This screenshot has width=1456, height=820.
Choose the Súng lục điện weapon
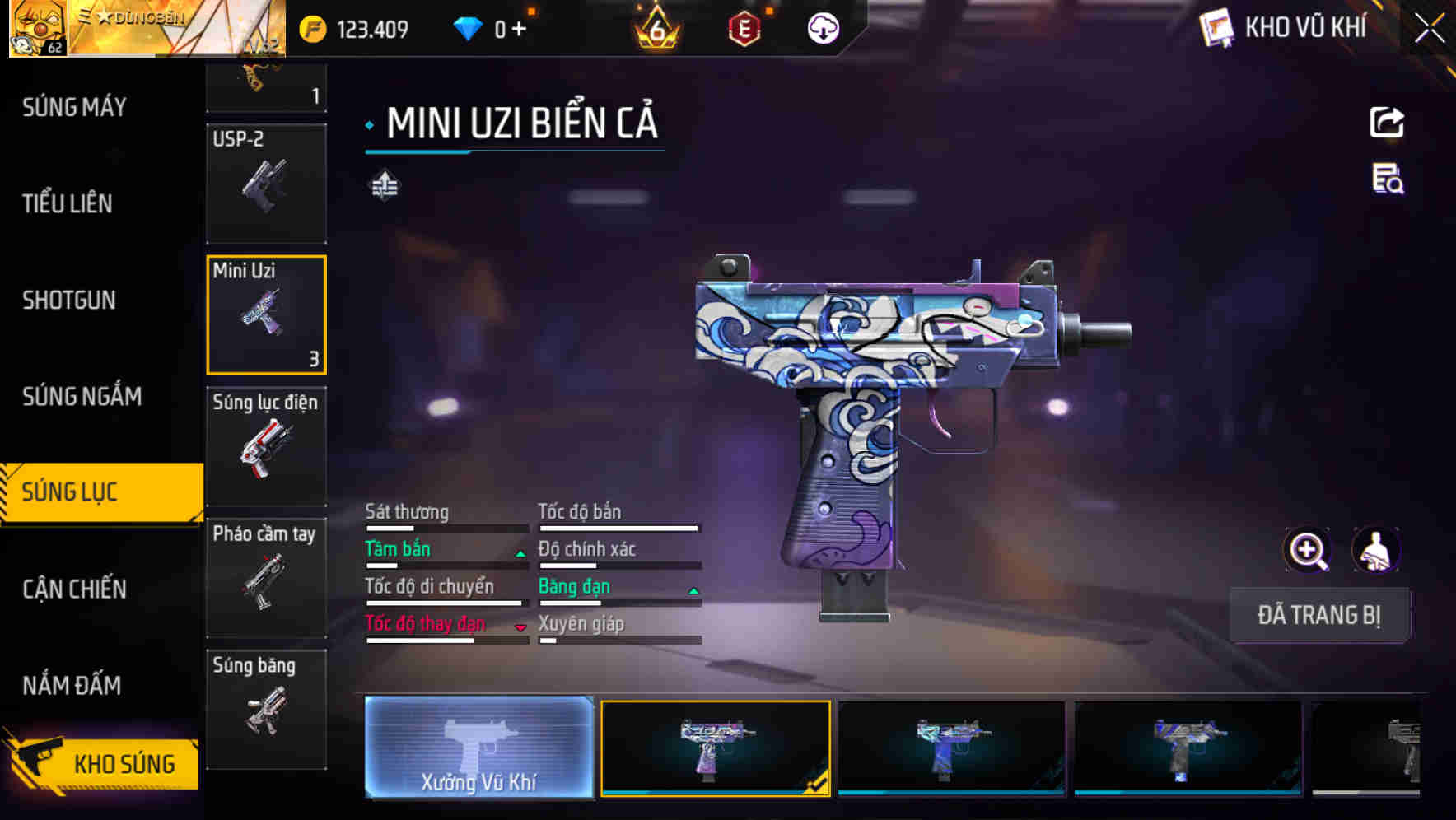click(x=266, y=445)
